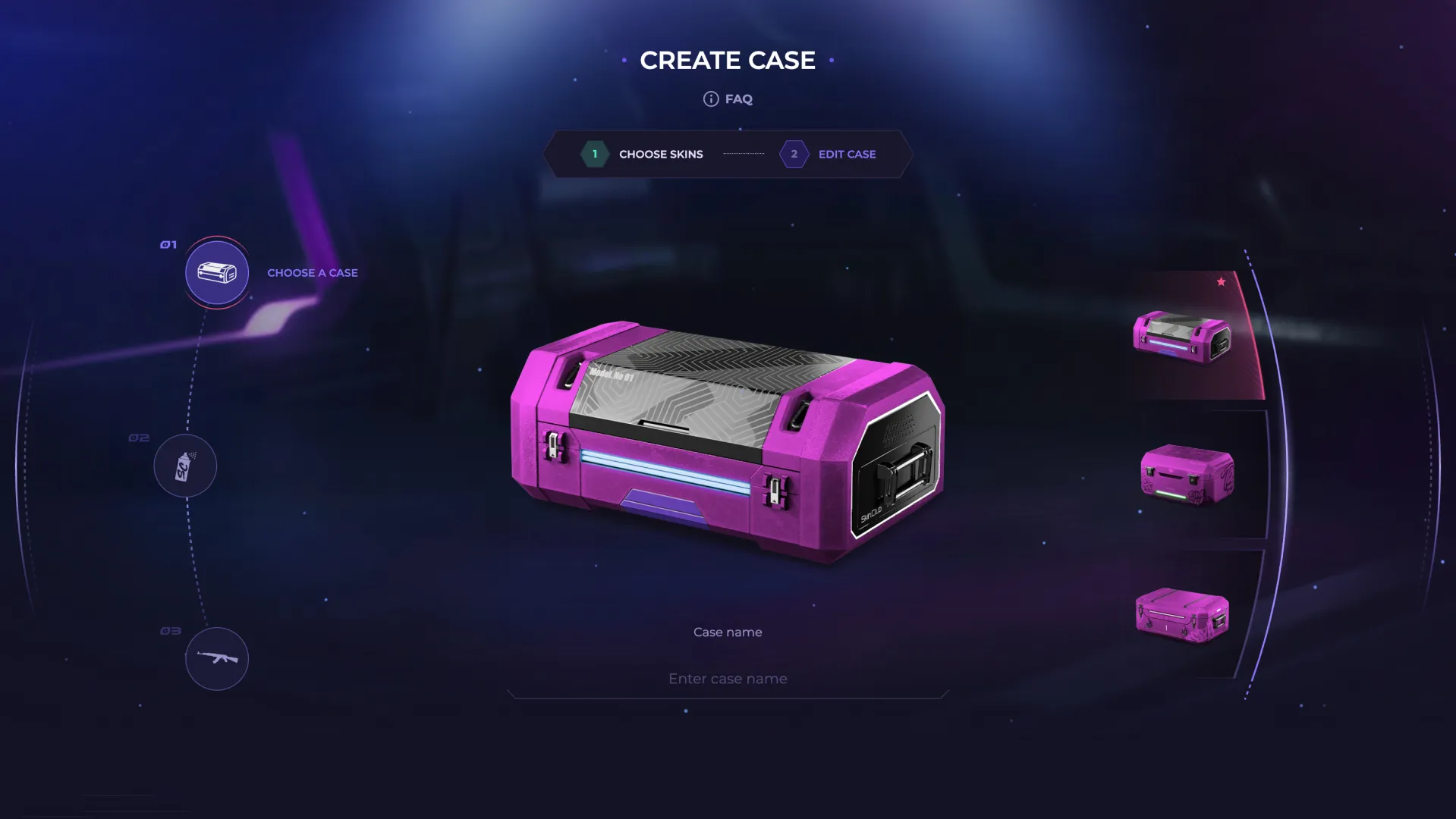The height and width of the screenshot is (819, 1456).
Task: Select the crate icon for step 01
Action: coord(216,273)
